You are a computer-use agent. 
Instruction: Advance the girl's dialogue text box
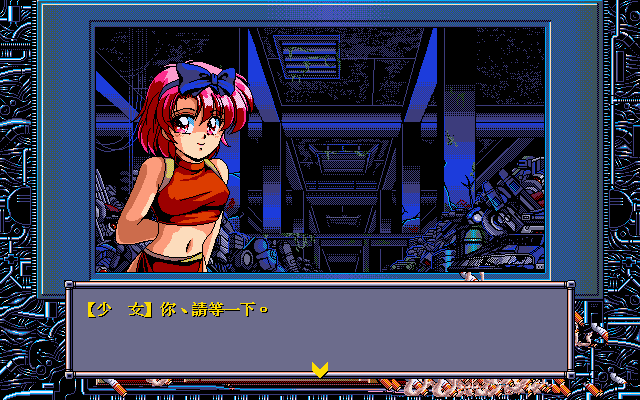320,330
